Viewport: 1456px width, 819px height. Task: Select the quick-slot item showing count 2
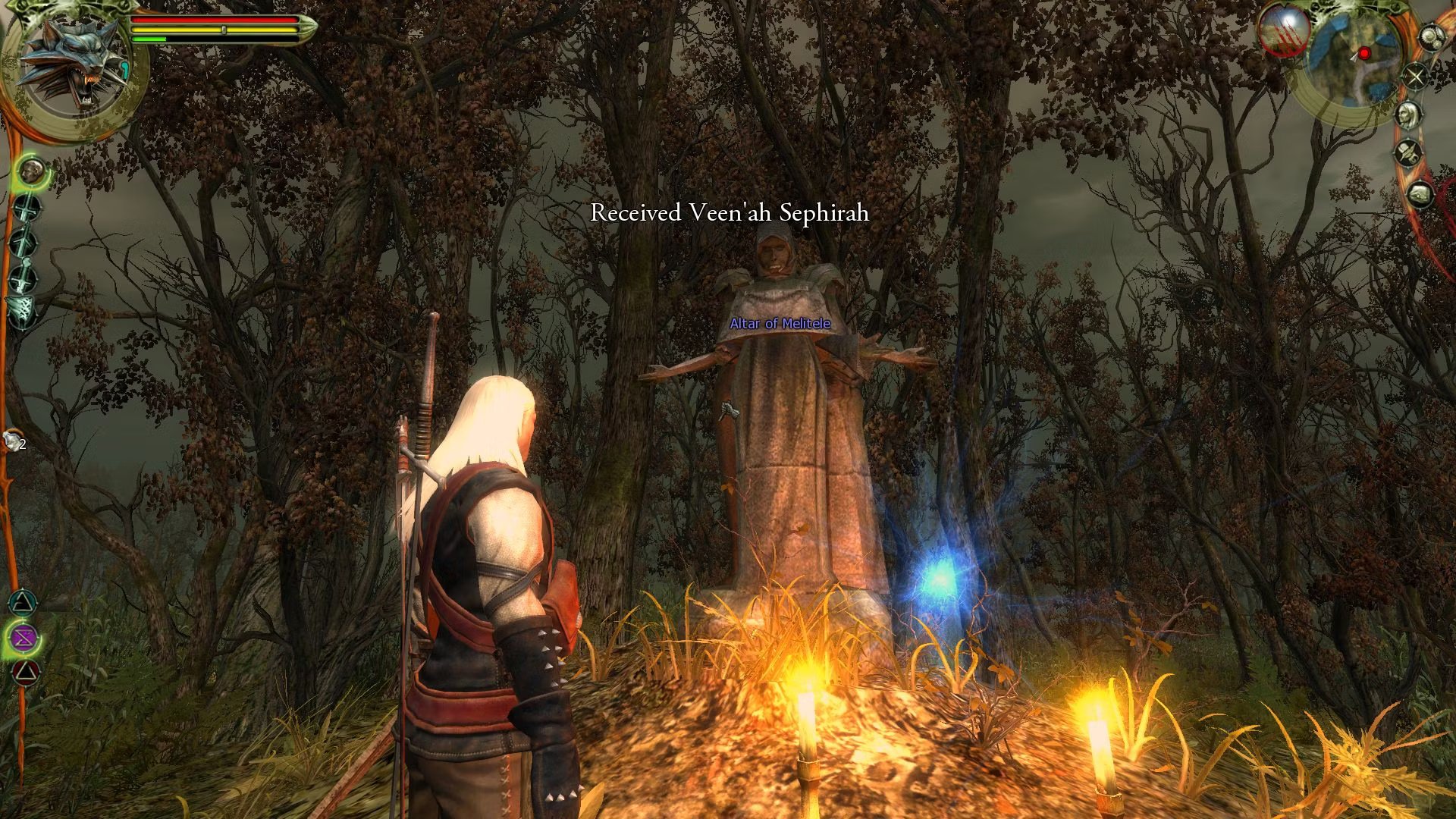point(12,438)
